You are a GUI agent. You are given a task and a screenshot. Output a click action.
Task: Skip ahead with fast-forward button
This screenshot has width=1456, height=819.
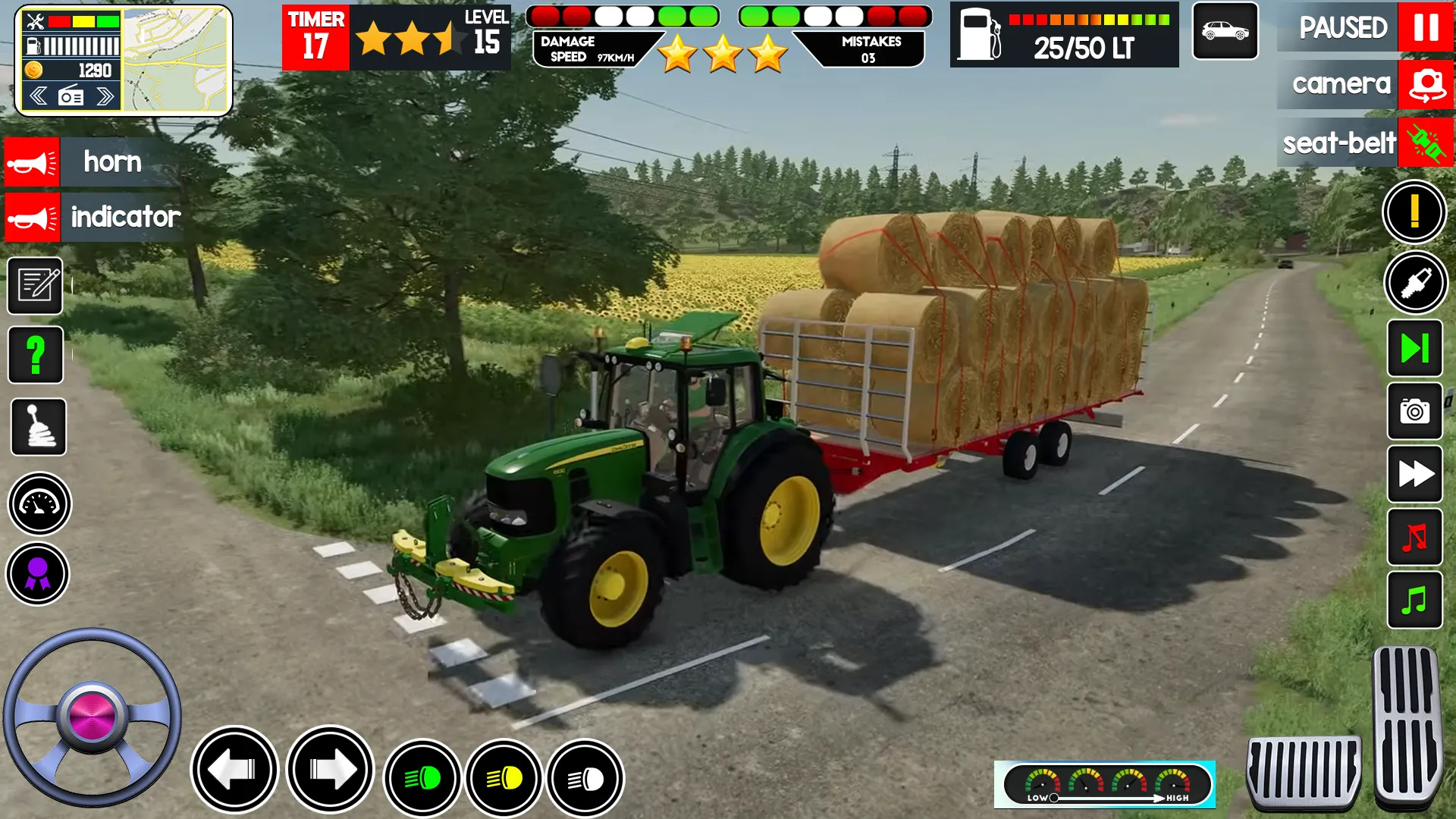tap(1414, 475)
